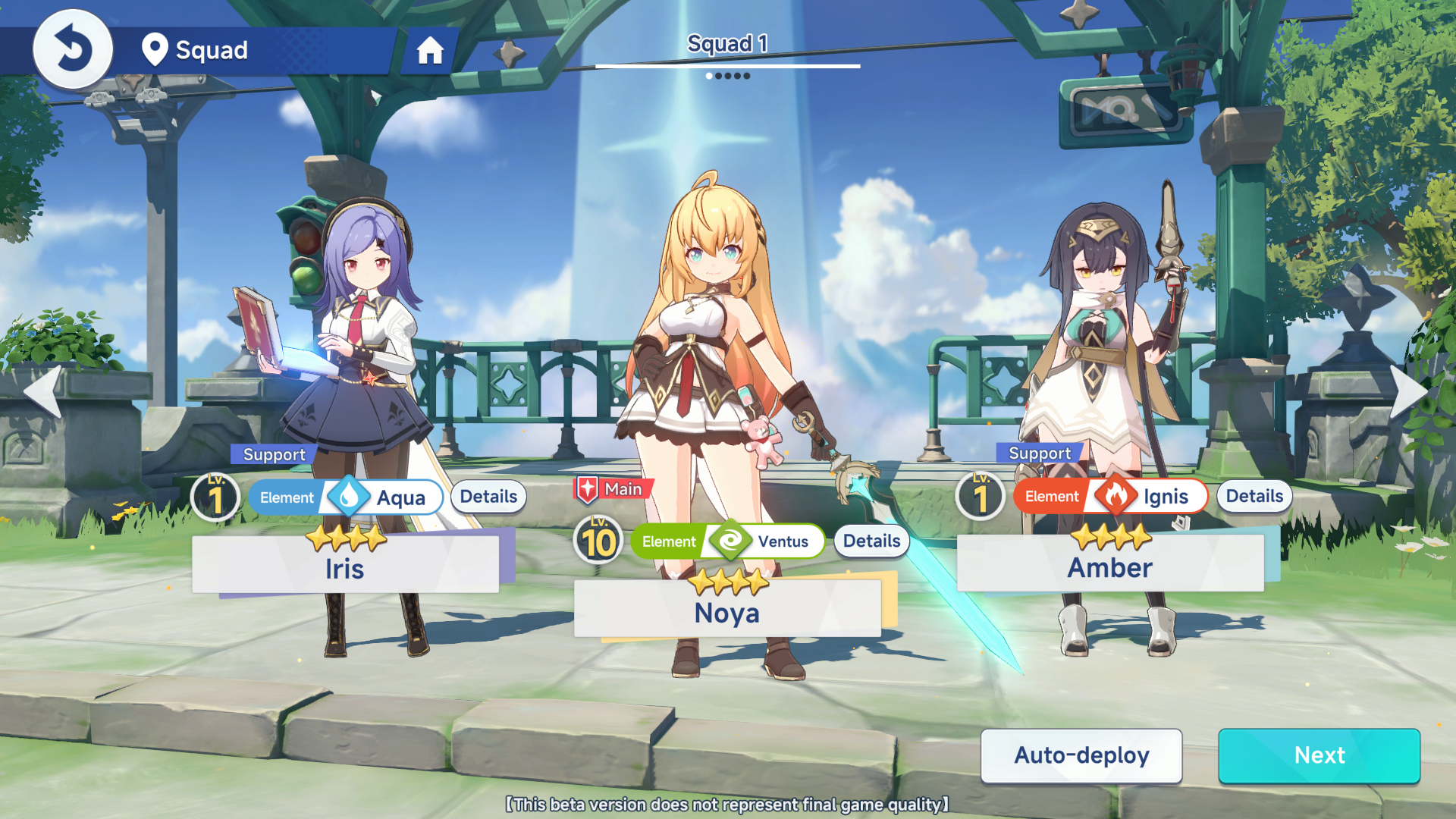Click Iris's Lv. 1 level badge

click(x=218, y=497)
